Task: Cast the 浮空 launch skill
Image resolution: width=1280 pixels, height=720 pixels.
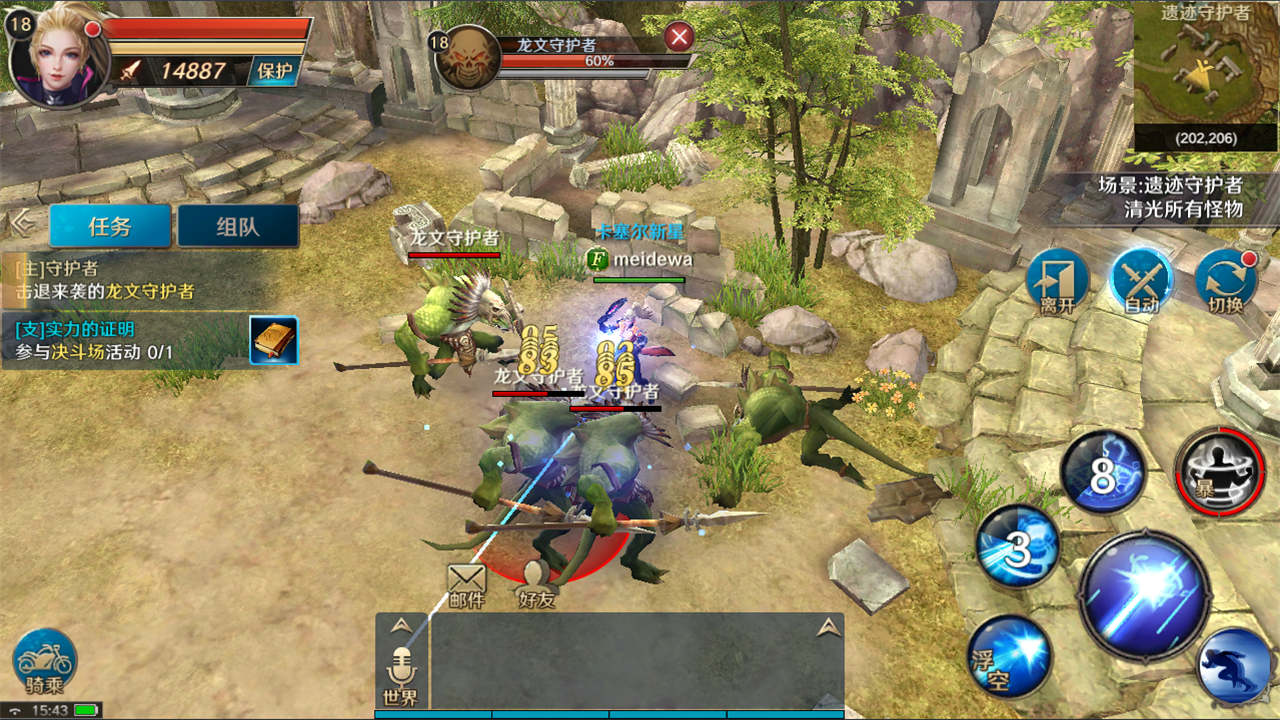Action: [1008, 655]
